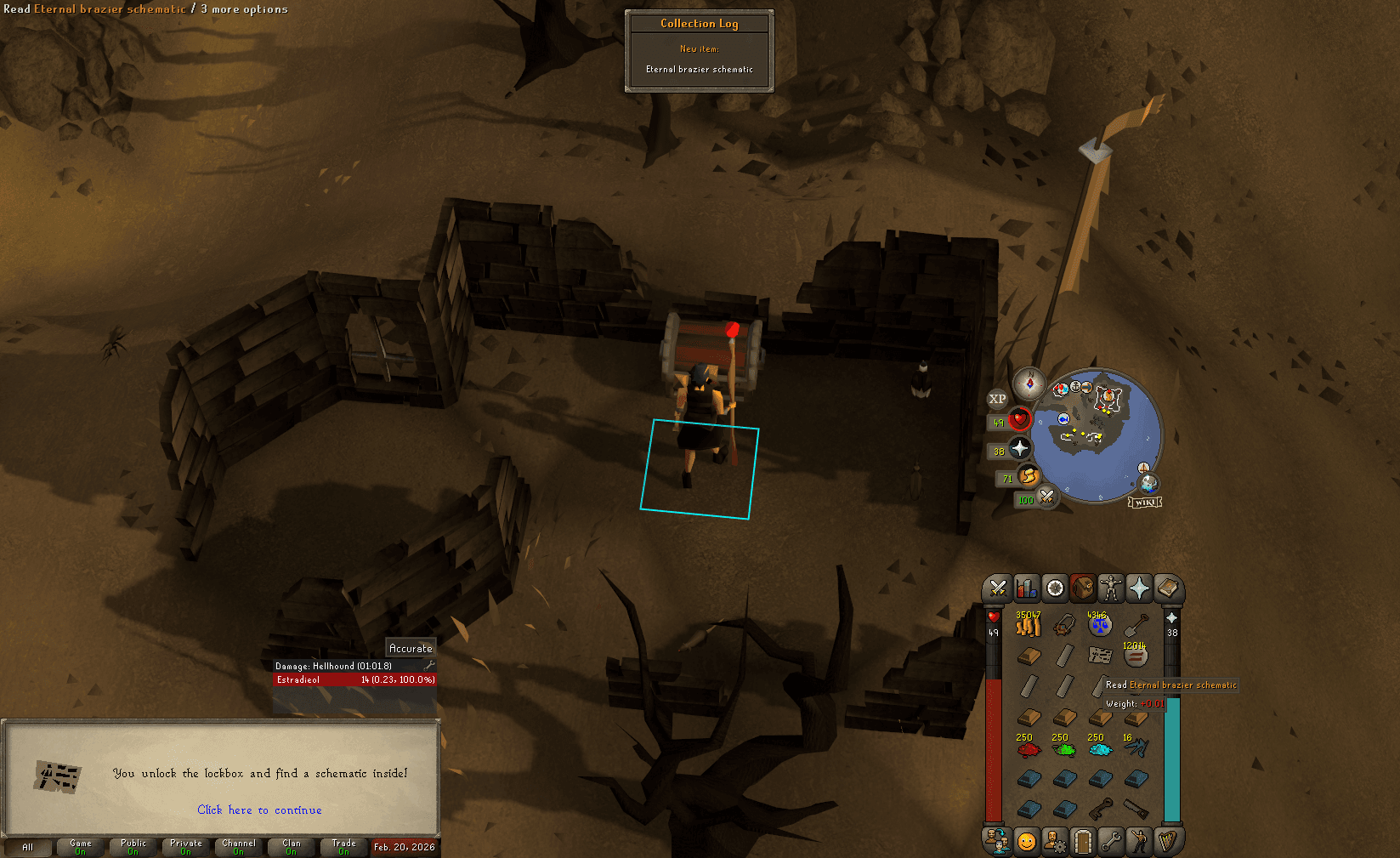Click the schematic item in the inventory
1400x858 pixels.
coord(1100,655)
